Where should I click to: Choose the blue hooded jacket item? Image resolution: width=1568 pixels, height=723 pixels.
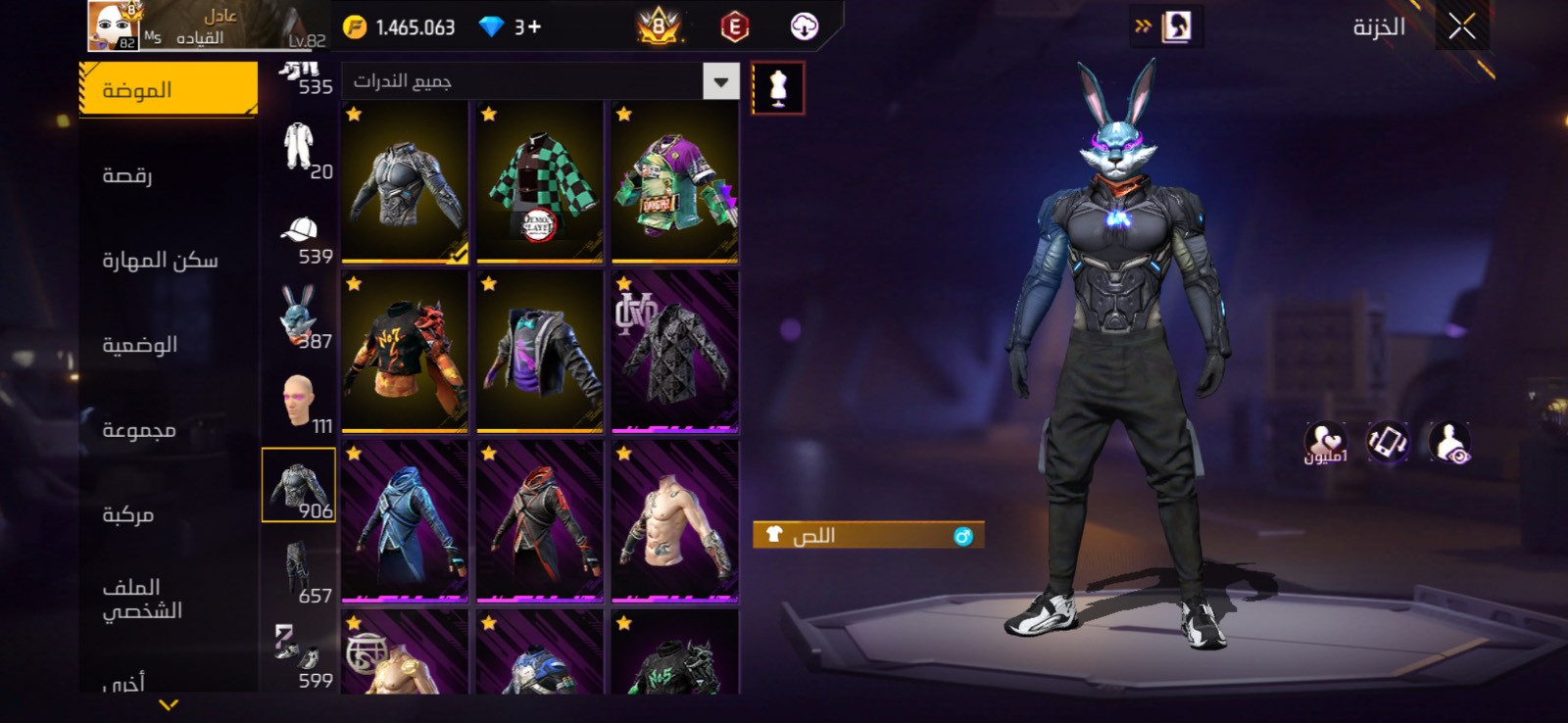tap(404, 521)
